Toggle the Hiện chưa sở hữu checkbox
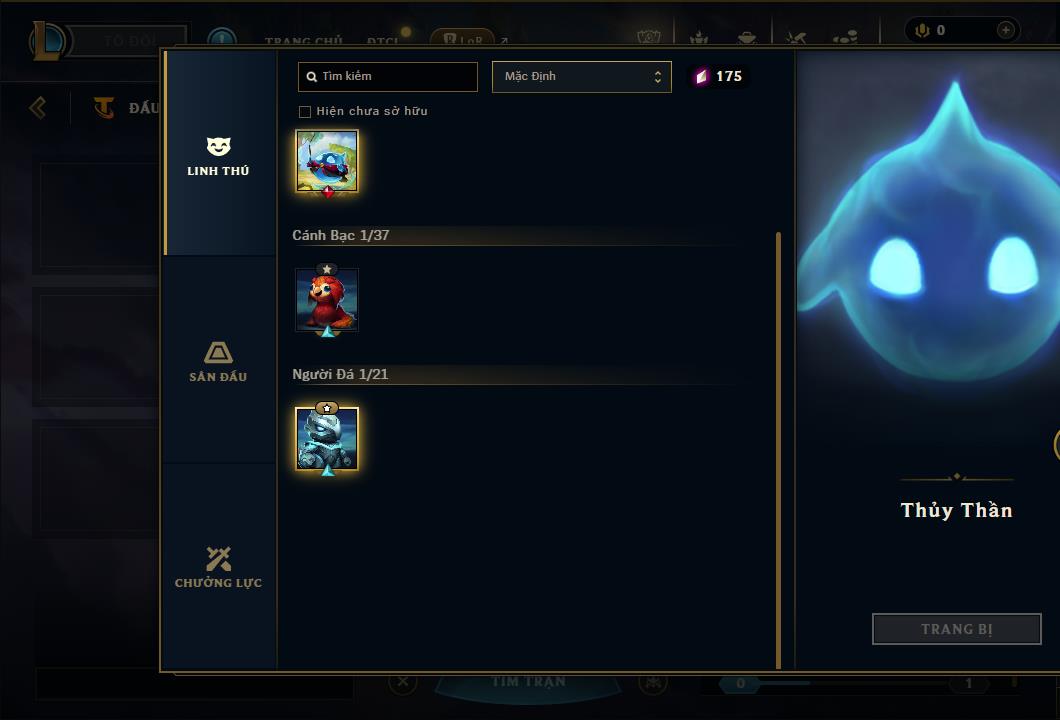 (305, 112)
